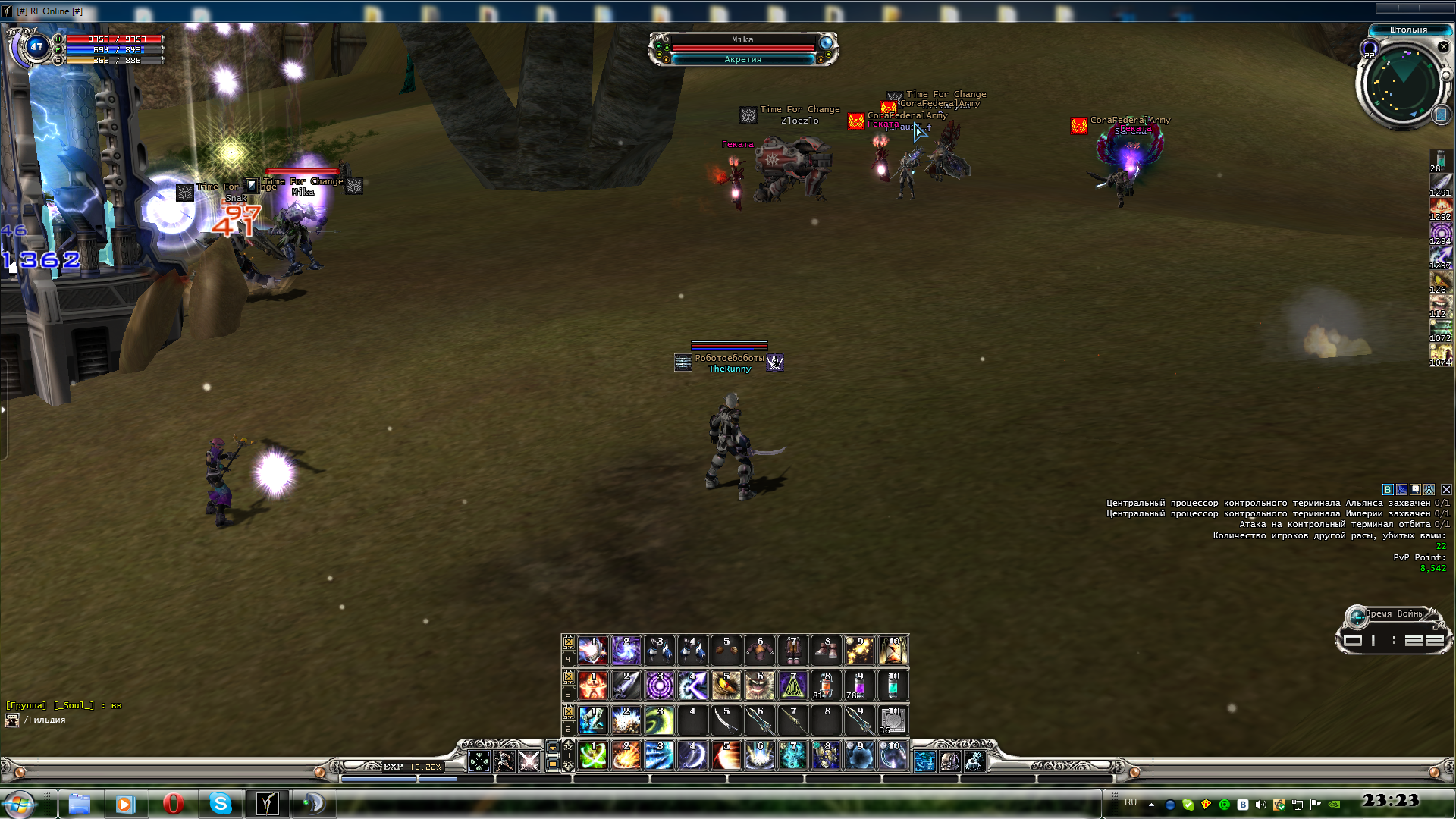Screen dimensions: 1456x819
Task: Click the boots item in top hotbar row
Action: [826, 650]
